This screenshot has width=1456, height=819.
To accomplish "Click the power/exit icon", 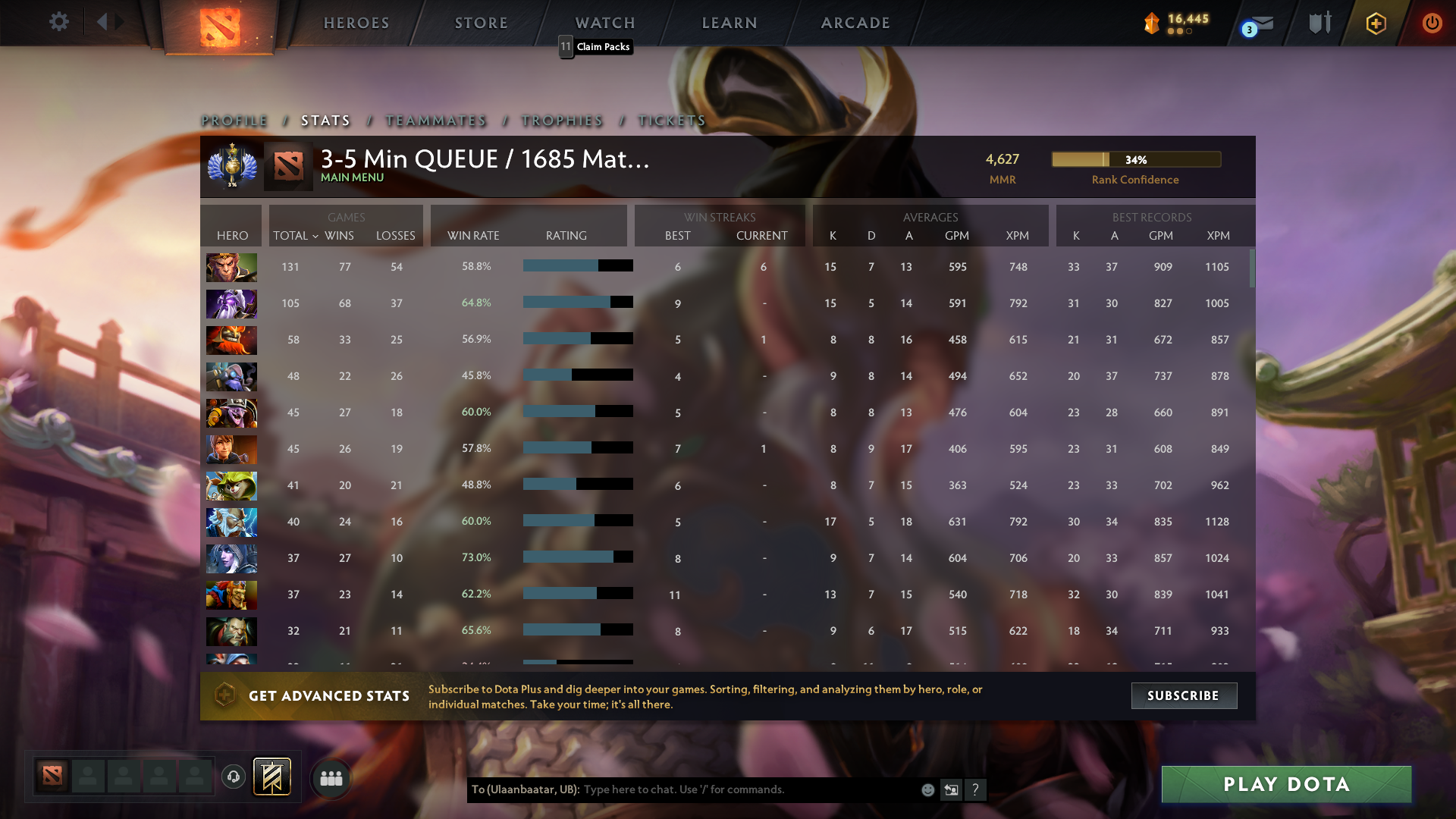I will point(1432,23).
